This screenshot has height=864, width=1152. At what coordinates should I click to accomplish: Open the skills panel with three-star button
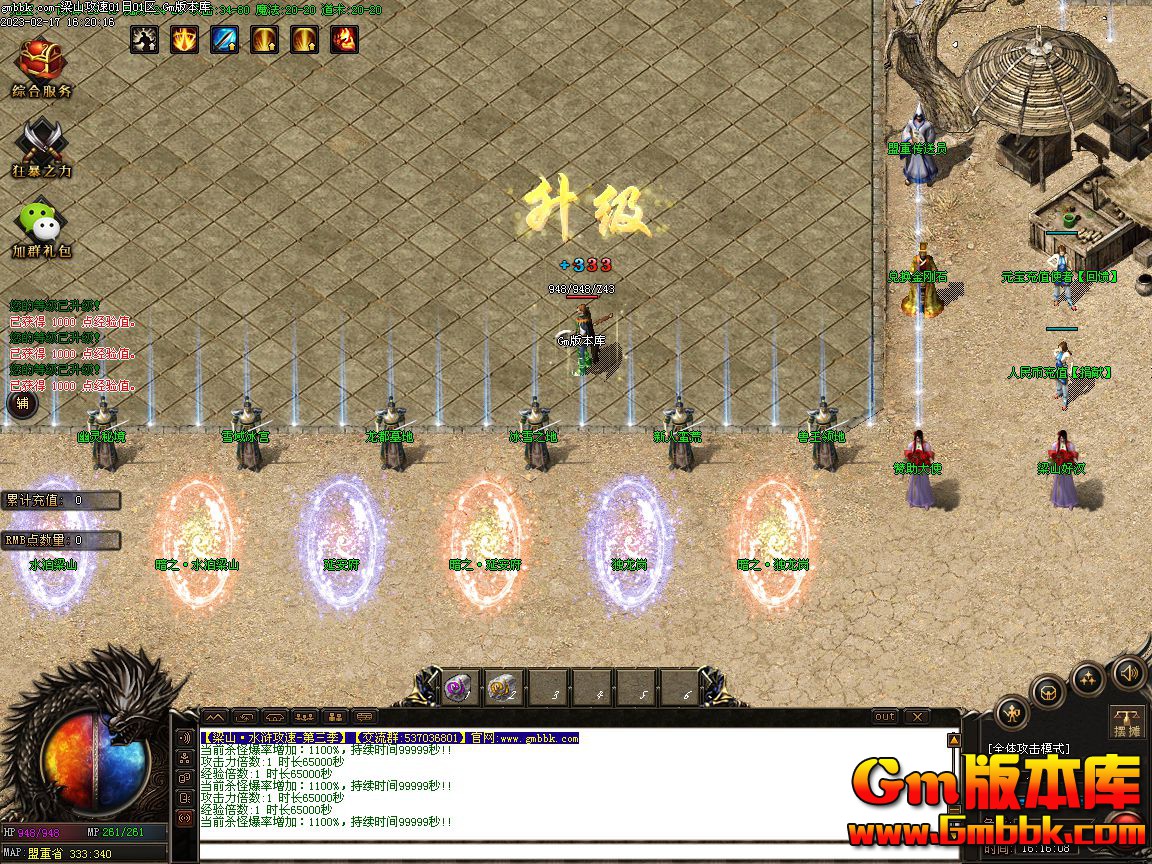(1088, 679)
